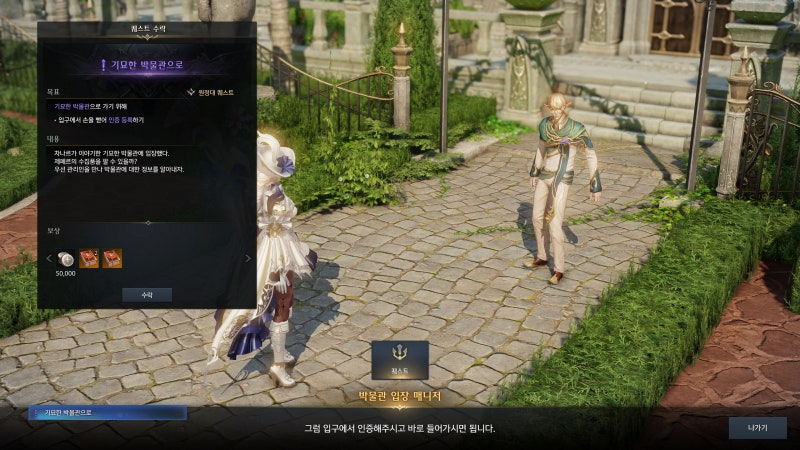This screenshot has height=450, width=800.
Task: Select the 기묘한 박물관으로 quest entry
Action: point(108,412)
